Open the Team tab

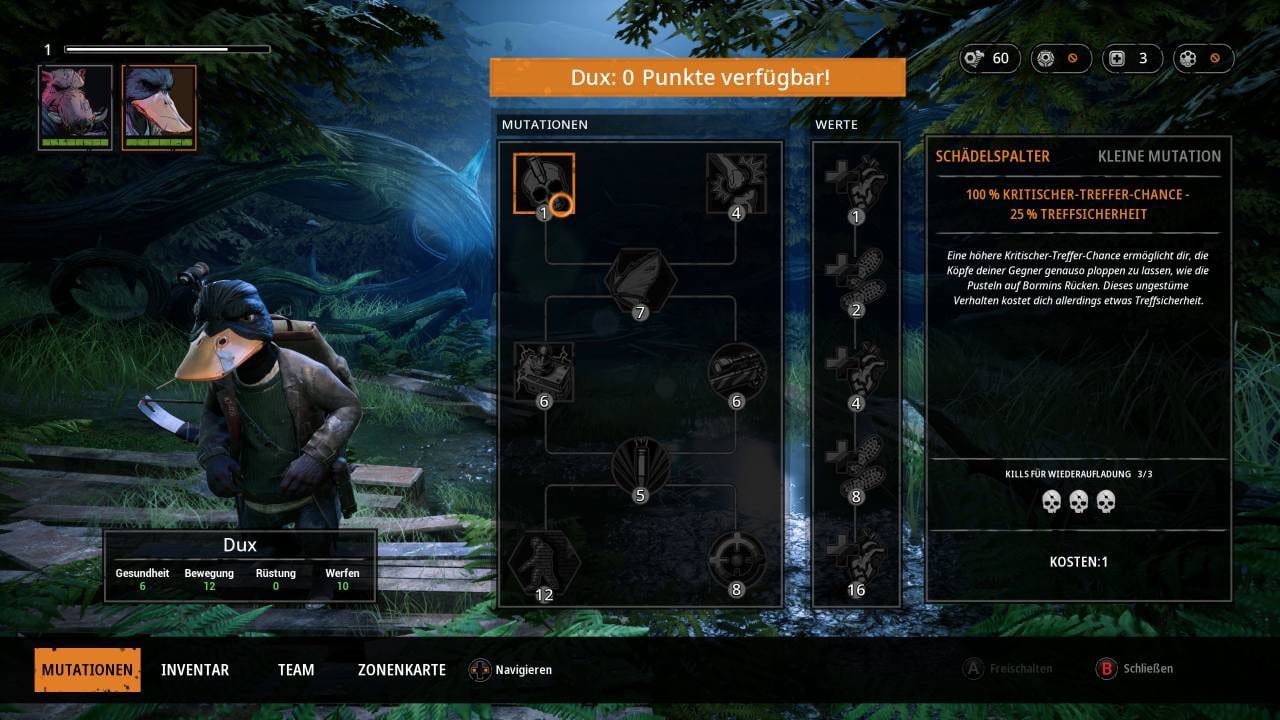(x=296, y=670)
